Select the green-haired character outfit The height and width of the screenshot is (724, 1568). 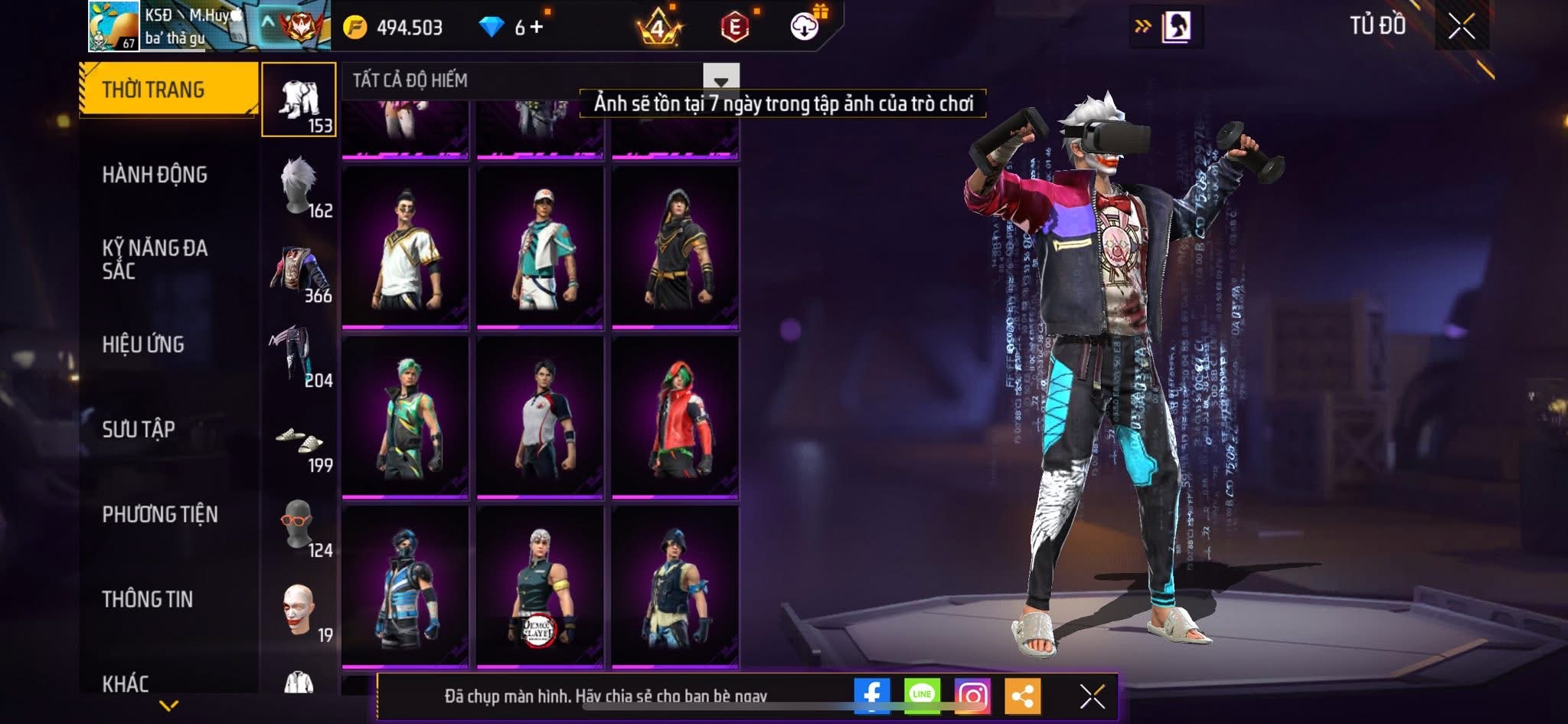[405, 418]
